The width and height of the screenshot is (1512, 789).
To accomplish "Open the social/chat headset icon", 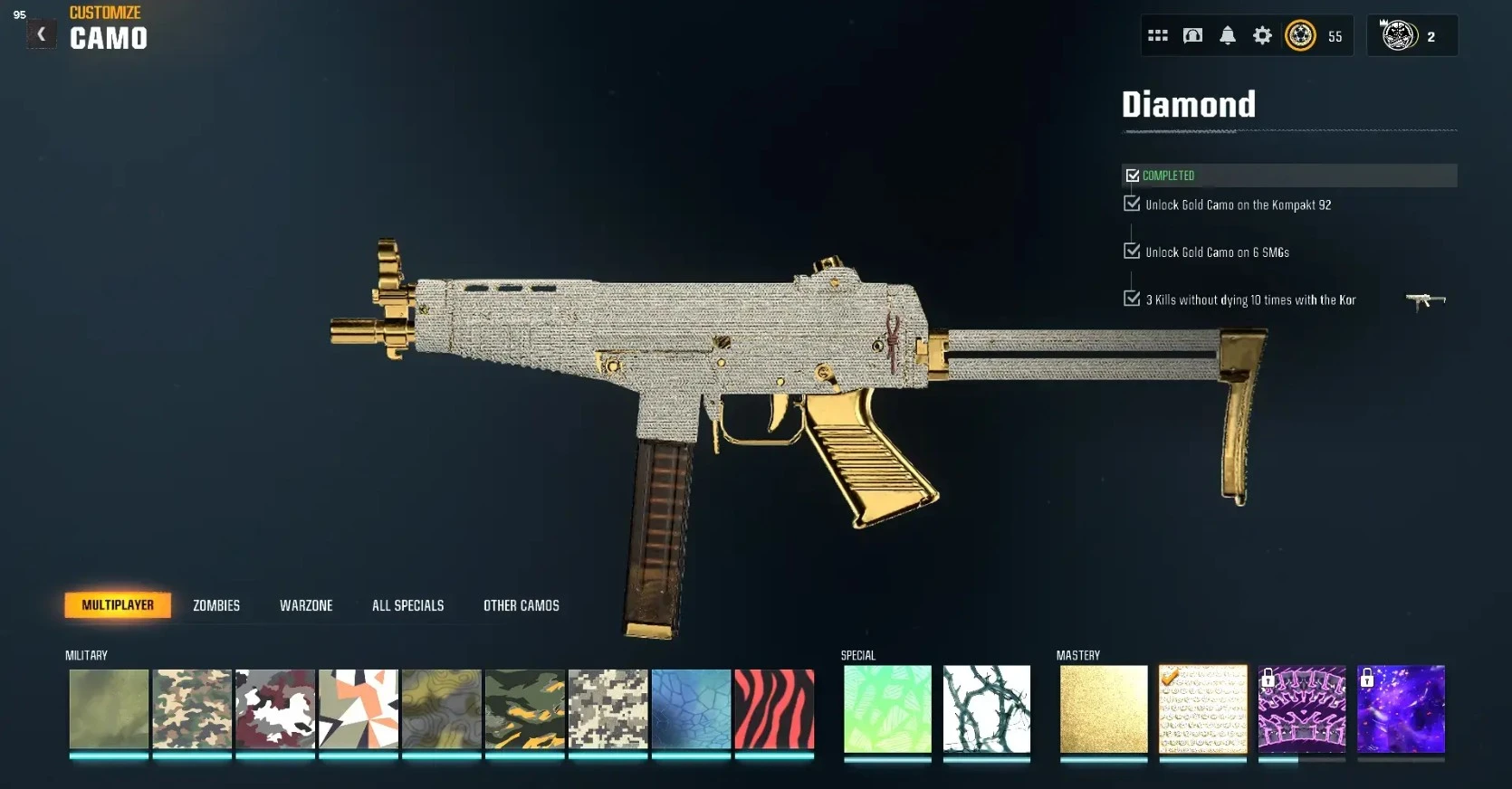I will (1192, 35).
